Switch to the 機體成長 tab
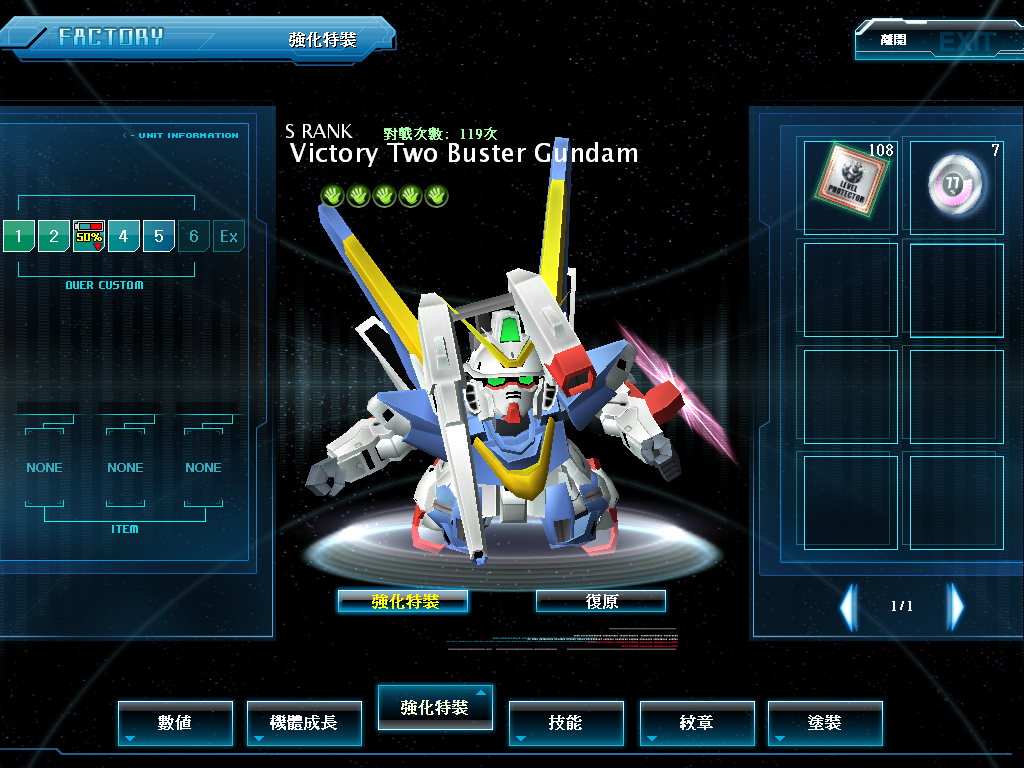Viewport: 1024px width, 768px height. (x=304, y=723)
